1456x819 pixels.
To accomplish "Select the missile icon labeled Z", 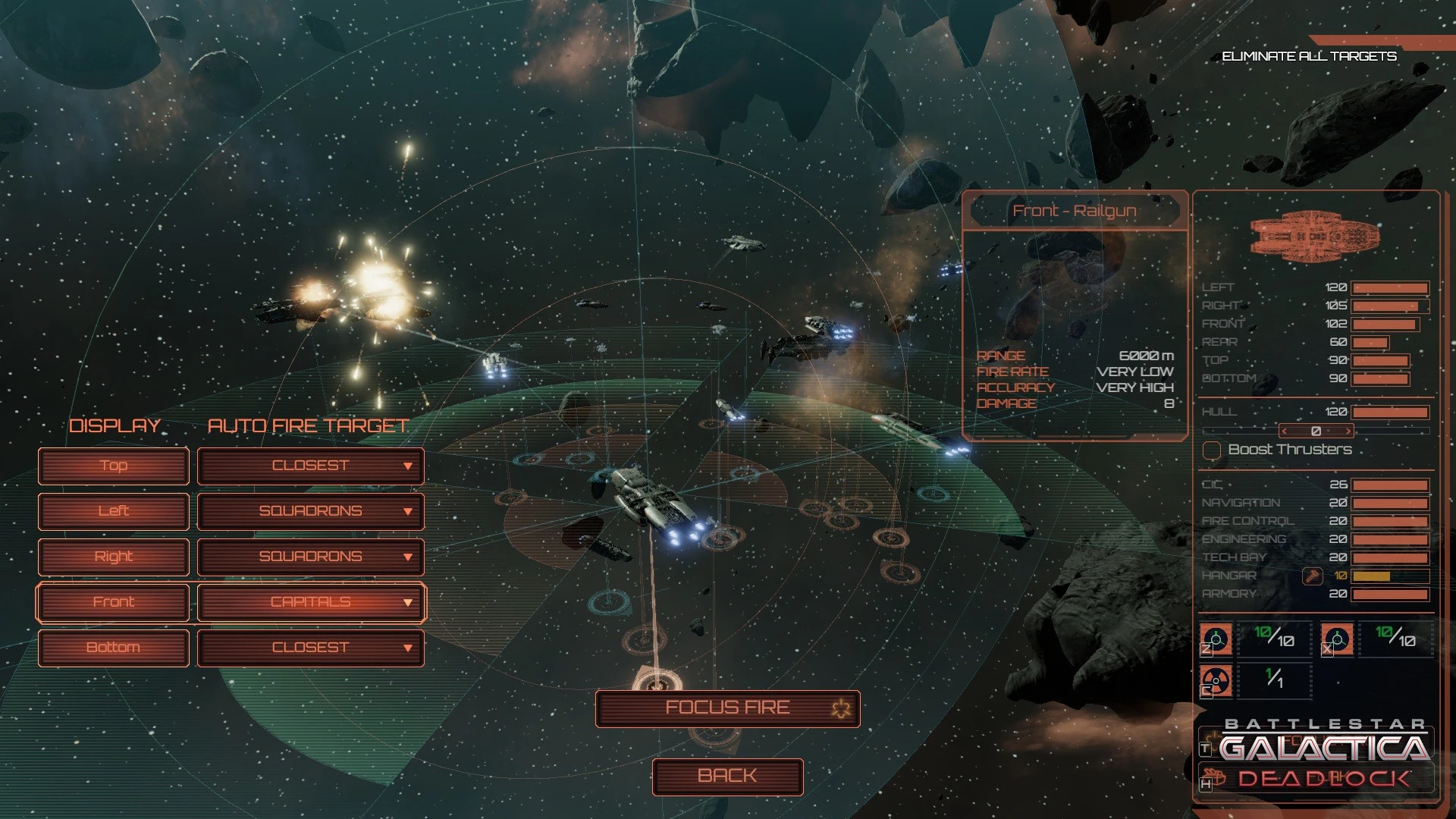I will click(1216, 639).
